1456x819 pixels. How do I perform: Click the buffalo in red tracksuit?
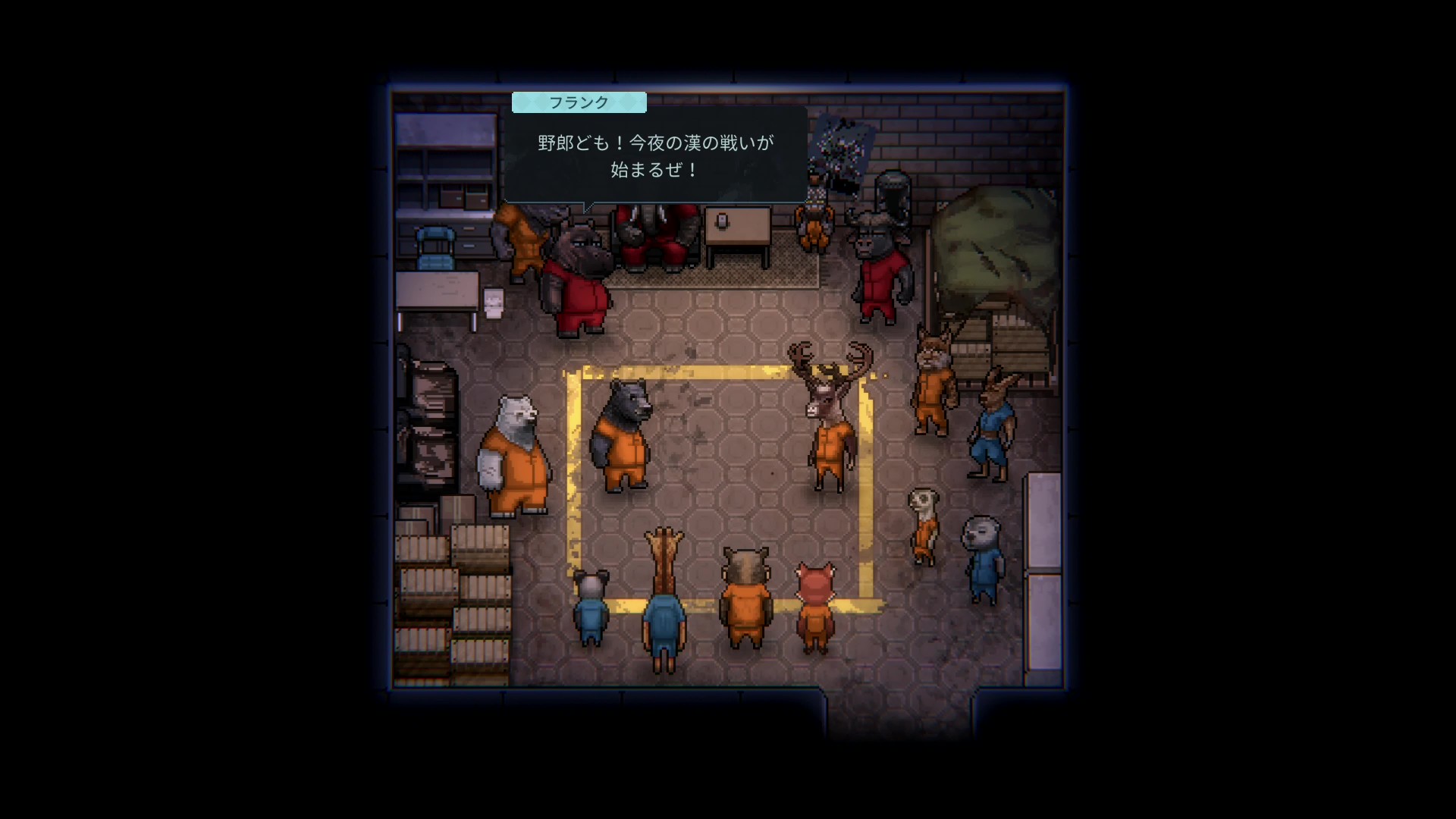(x=880, y=273)
